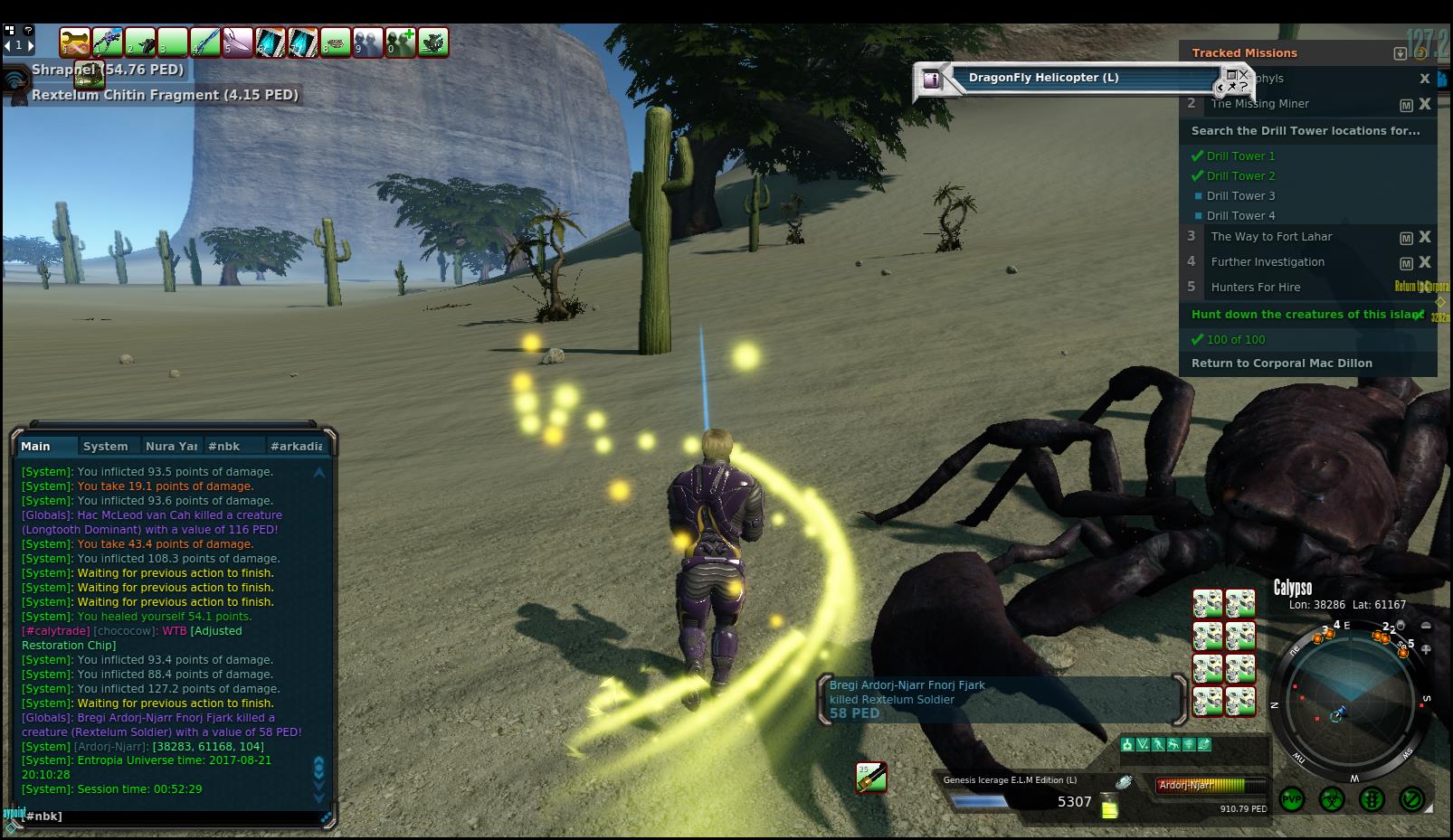The width and height of the screenshot is (1453, 840).
Task: Select the blue sword in slot 4
Action: 205,42
